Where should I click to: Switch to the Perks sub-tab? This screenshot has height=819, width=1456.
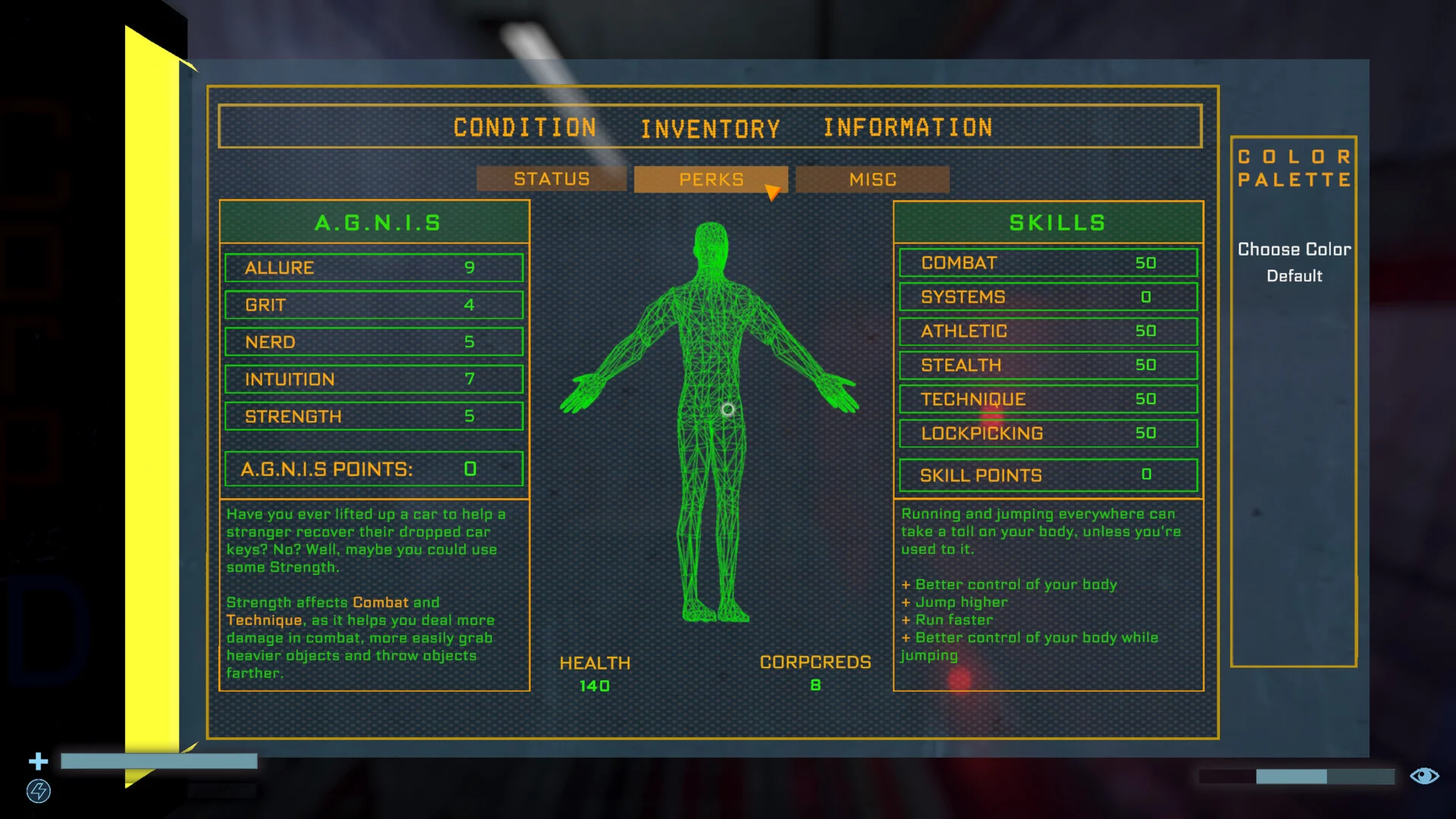(x=711, y=180)
